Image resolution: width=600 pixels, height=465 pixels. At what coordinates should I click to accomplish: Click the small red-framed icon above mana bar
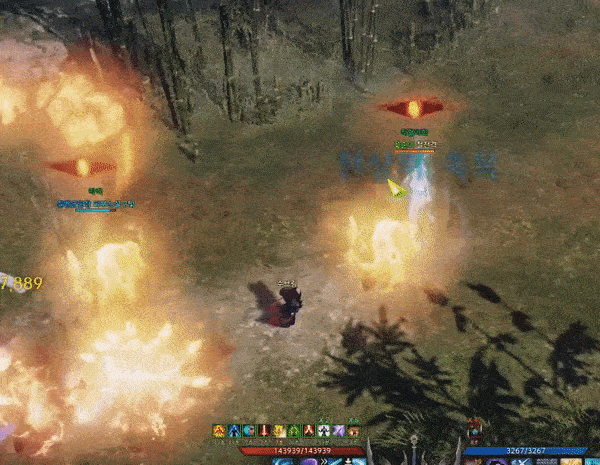[x=475, y=432]
